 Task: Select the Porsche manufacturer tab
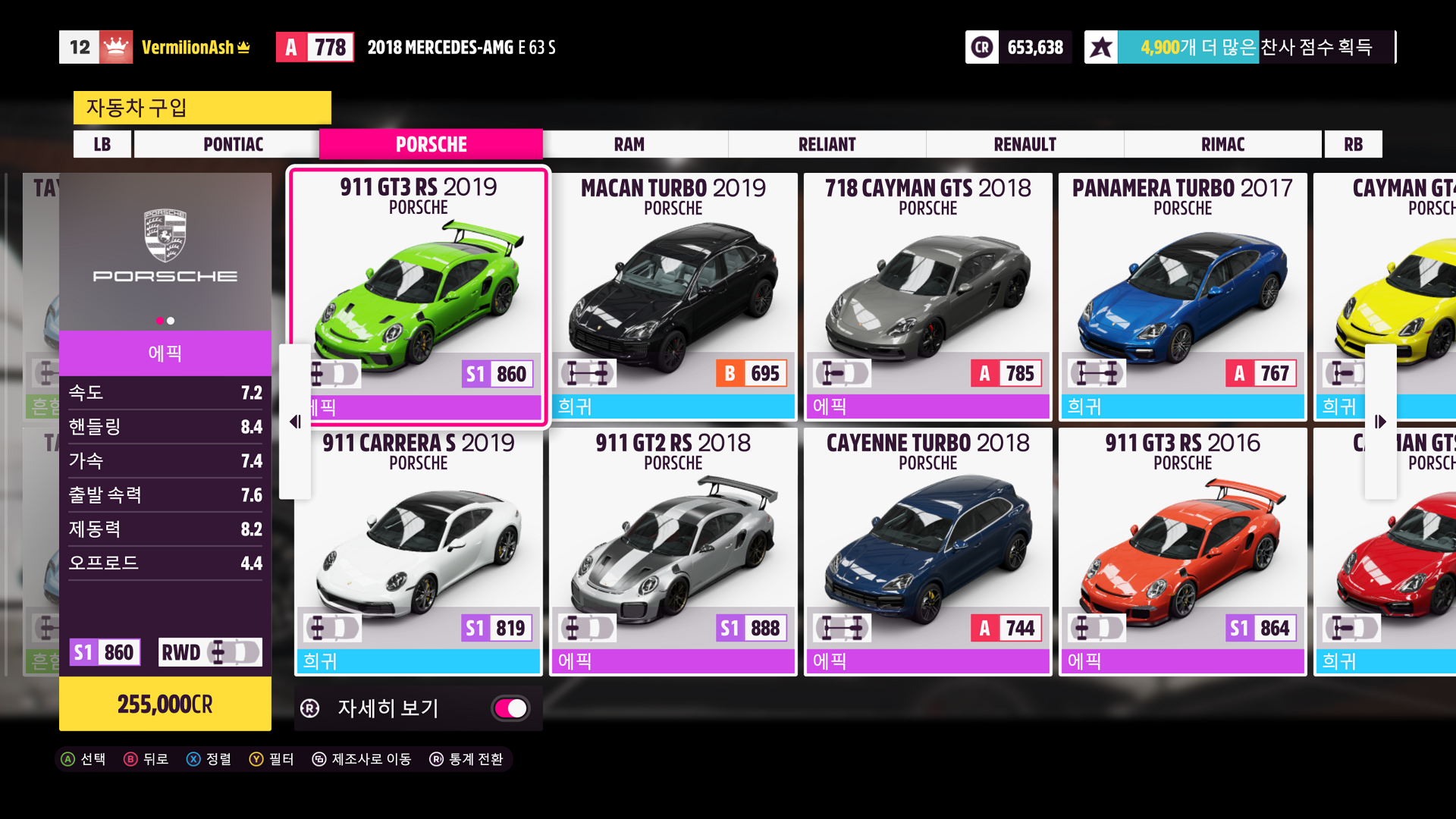[x=431, y=144]
